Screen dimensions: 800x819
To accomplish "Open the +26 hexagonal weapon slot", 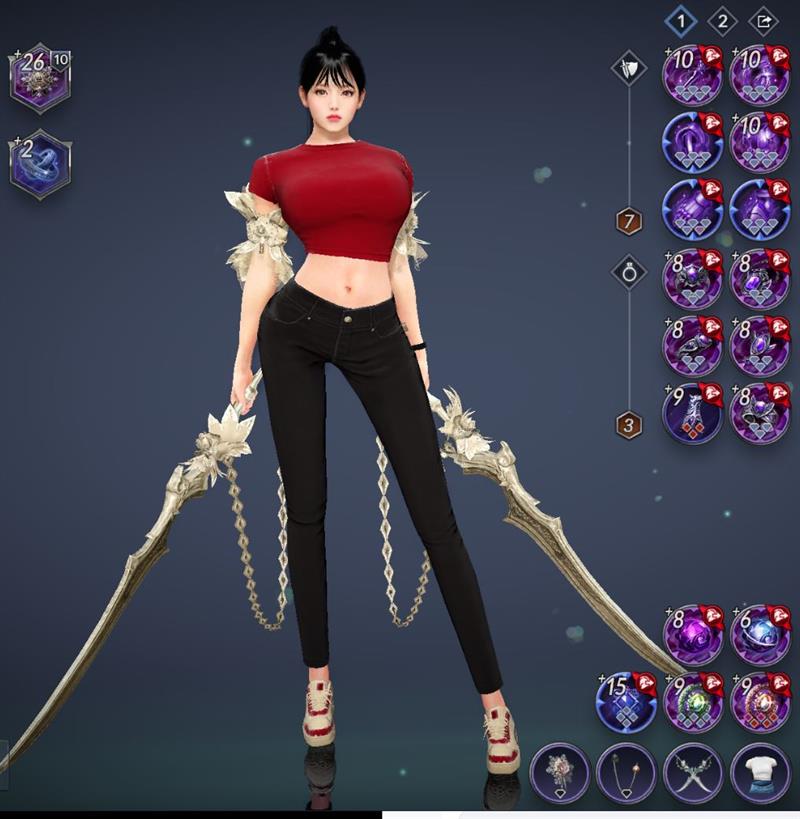I will [x=39, y=76].
